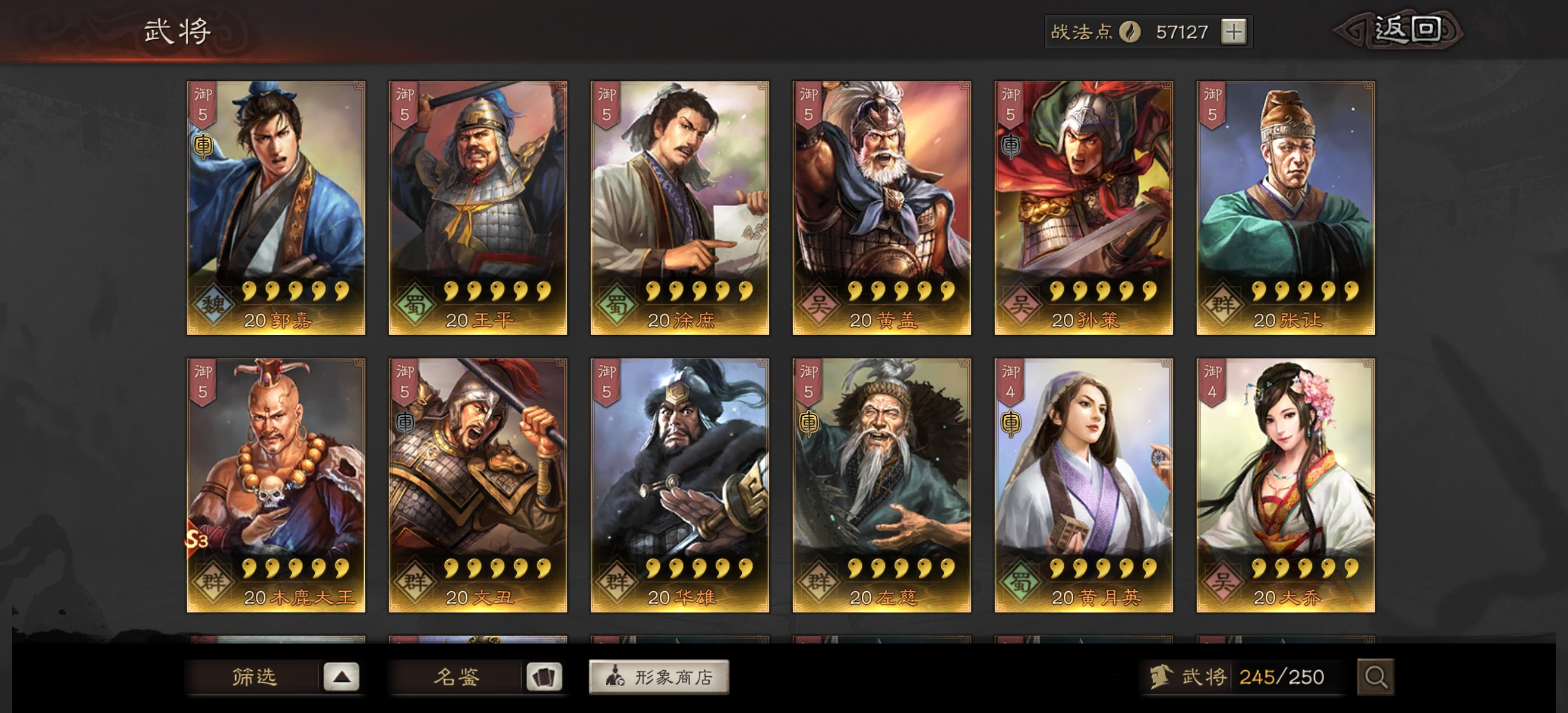1568x713 pixels.
Task: Open the 形象商店 appearance shop
Action: point(659,677)
